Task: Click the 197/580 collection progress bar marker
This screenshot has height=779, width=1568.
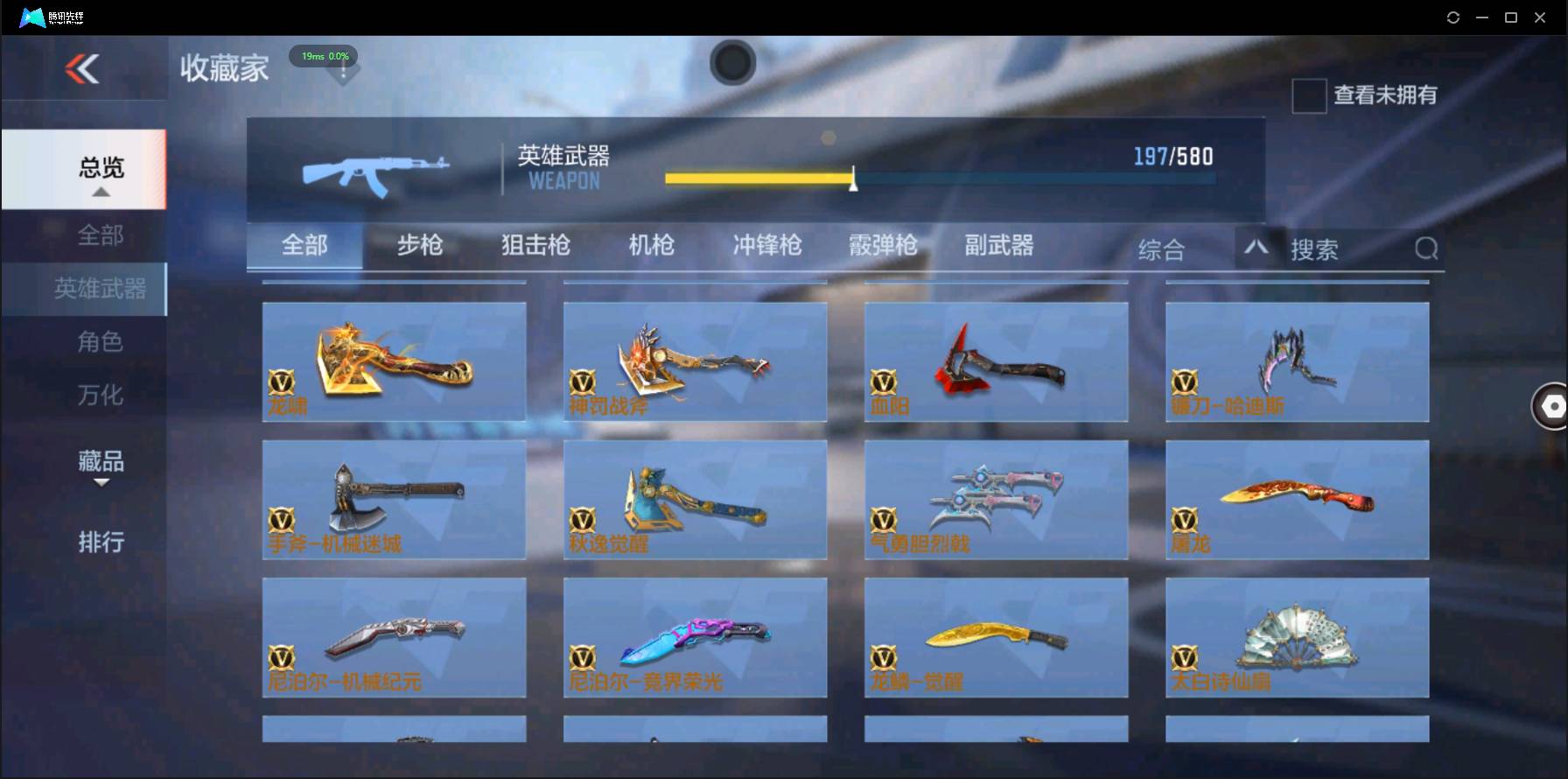Action: pos(852,179)
